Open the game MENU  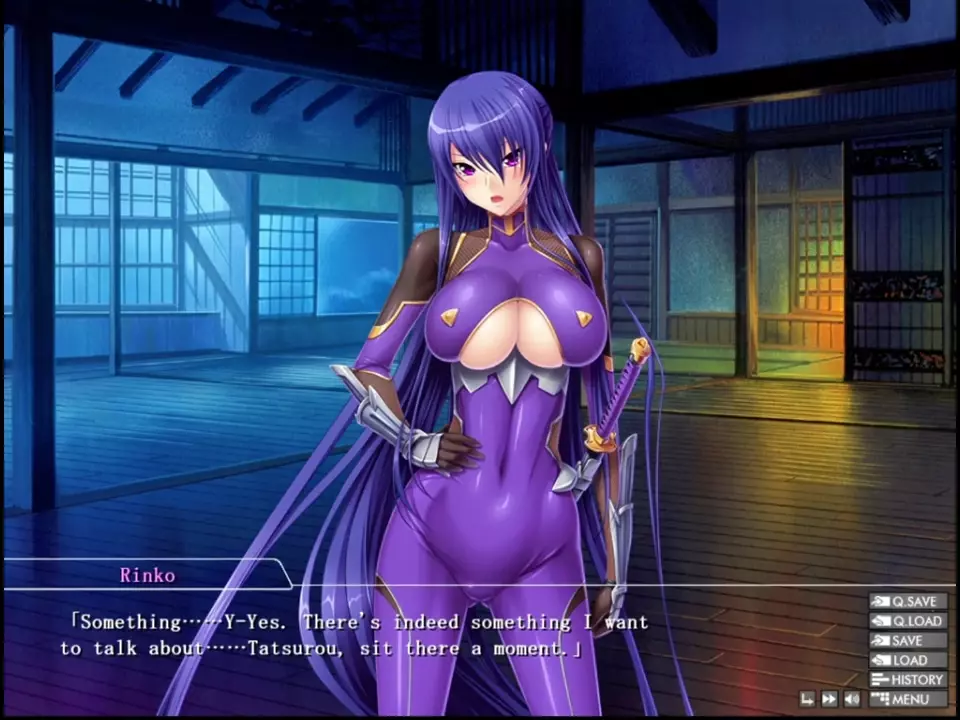point(908,699)
